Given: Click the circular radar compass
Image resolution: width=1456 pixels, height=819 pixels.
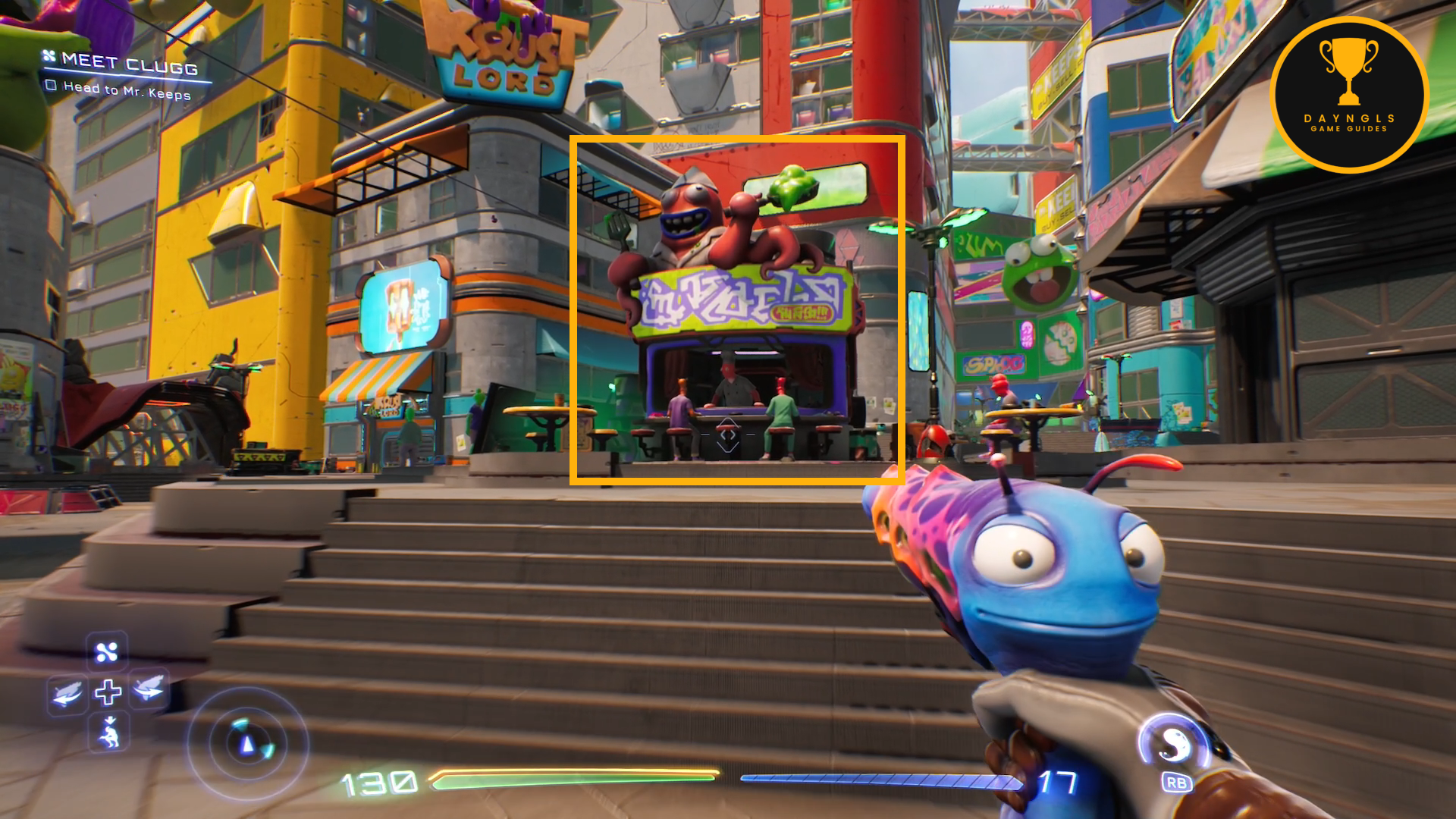Looking at the screenshot, I should point(247,745).
